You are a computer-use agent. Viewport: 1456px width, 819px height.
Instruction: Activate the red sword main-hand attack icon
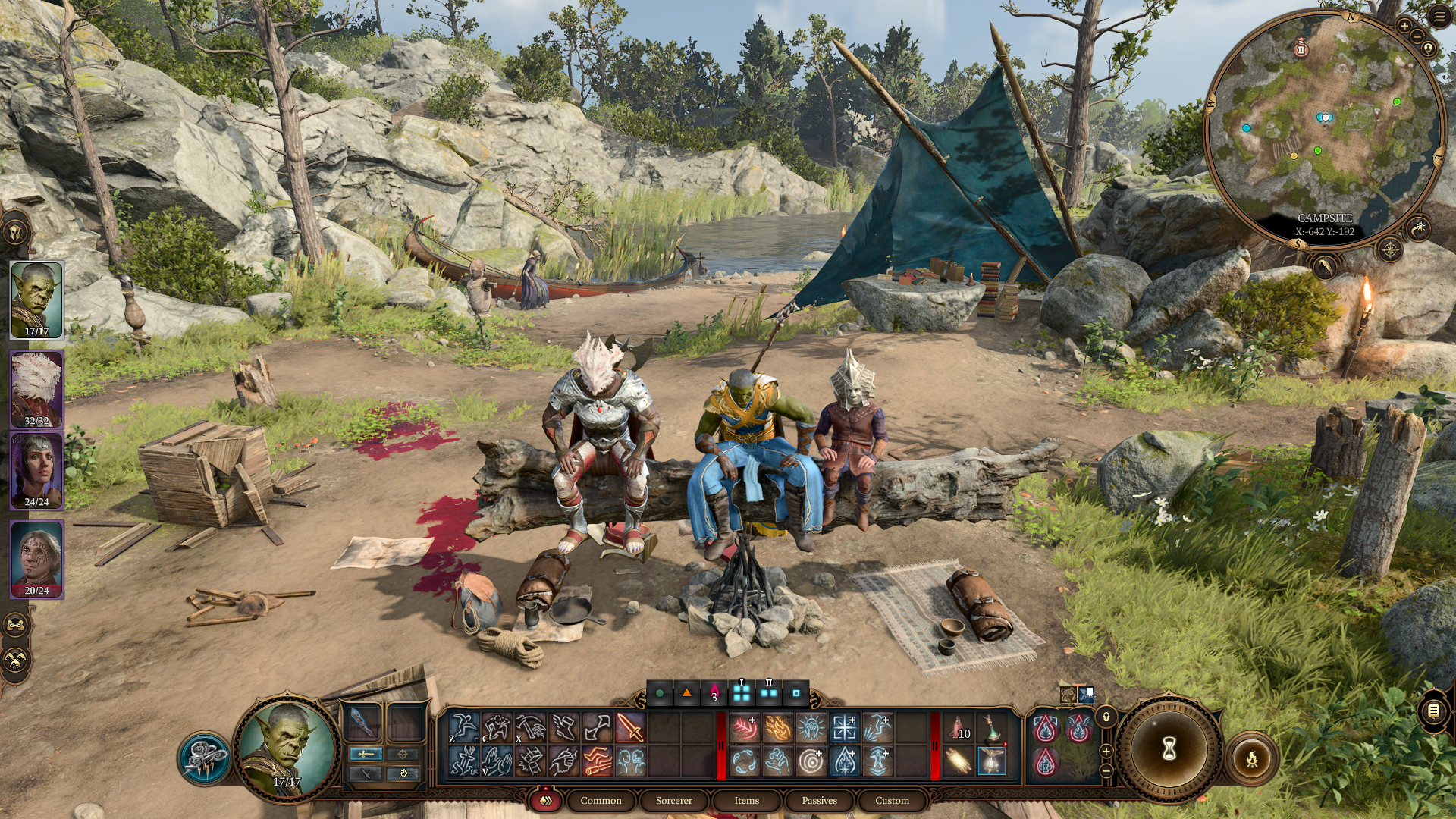[630, 728]
